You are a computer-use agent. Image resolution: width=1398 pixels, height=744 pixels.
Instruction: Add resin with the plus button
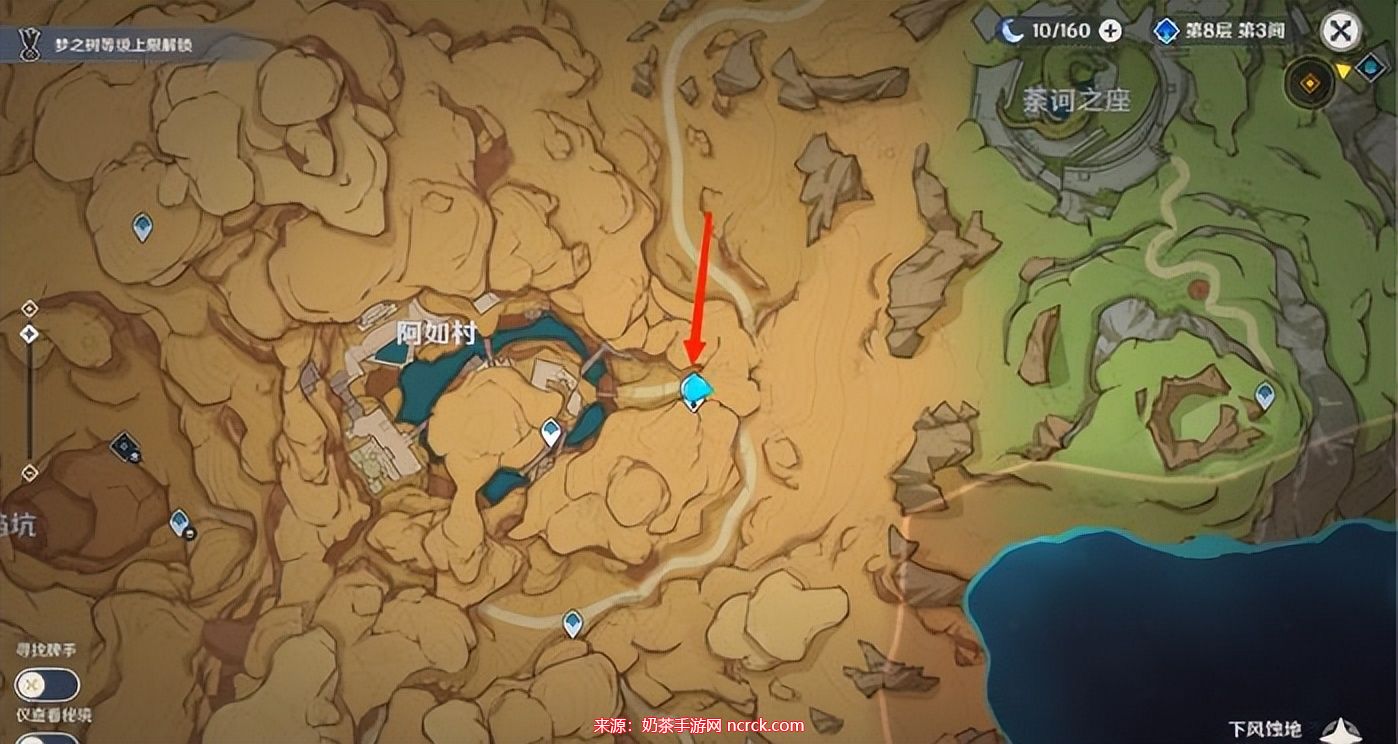tap(1110, 31)
